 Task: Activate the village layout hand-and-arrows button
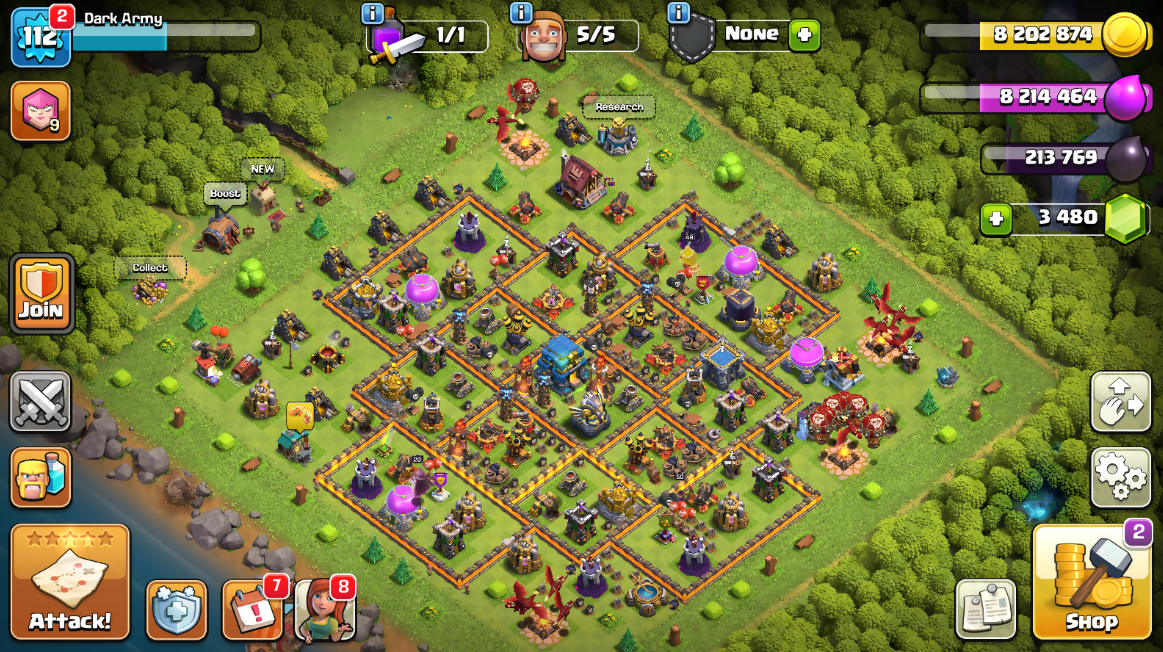(1120, 402)
